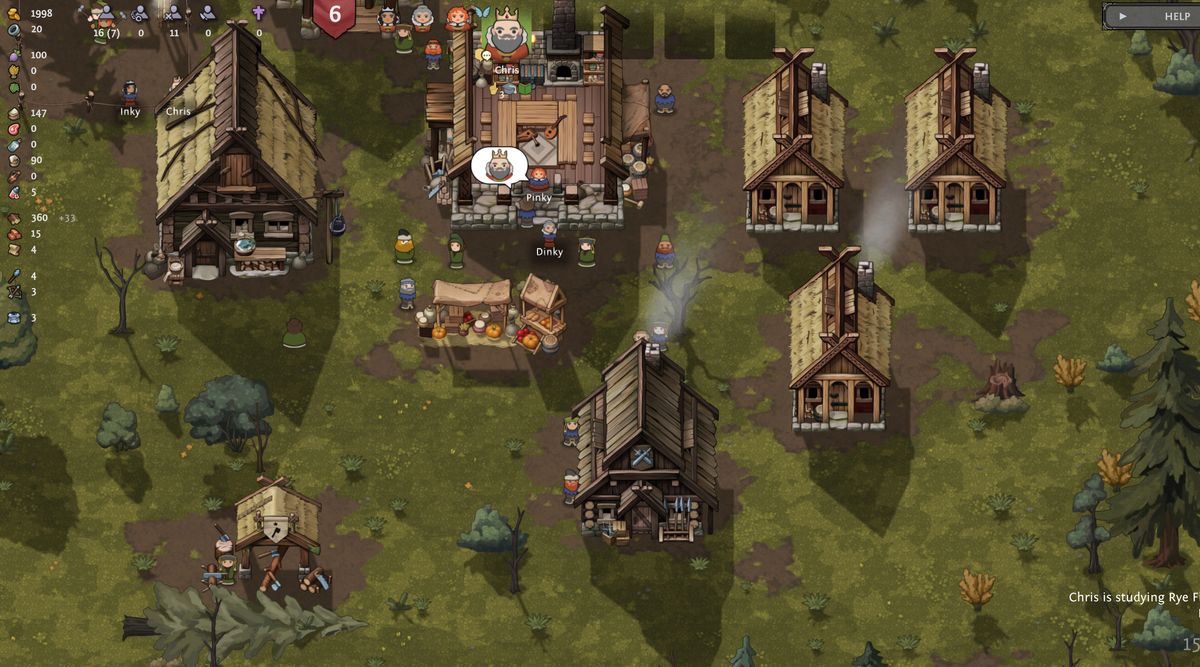Click the red day 6 banner

click(x=334, y=16)
